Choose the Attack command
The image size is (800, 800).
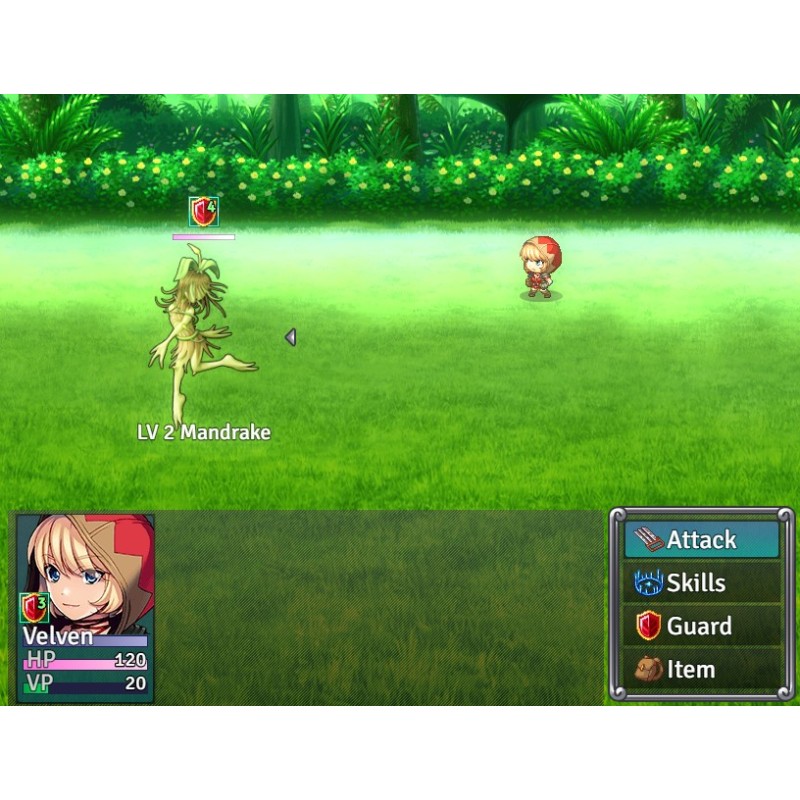tap(701, 540)
